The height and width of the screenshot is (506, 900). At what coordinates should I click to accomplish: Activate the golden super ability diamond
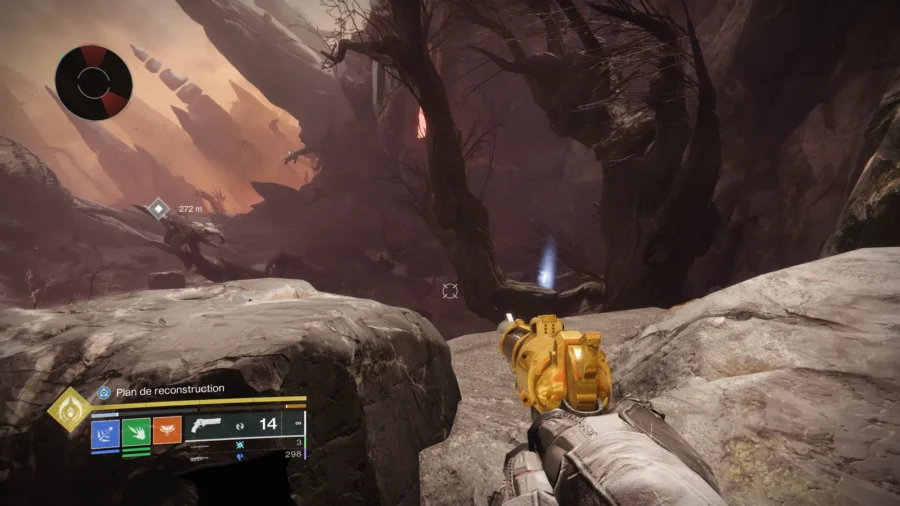click(x=69, y=410)
